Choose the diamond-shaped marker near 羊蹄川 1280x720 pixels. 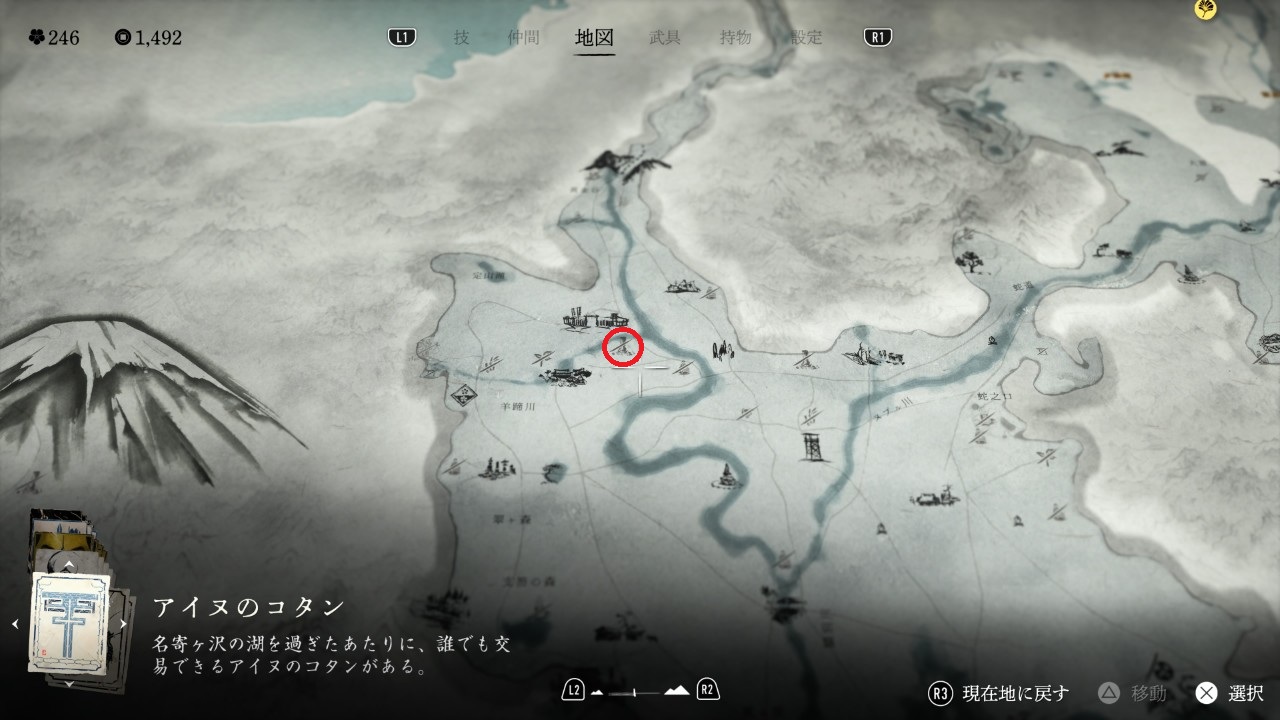(462, 393)
